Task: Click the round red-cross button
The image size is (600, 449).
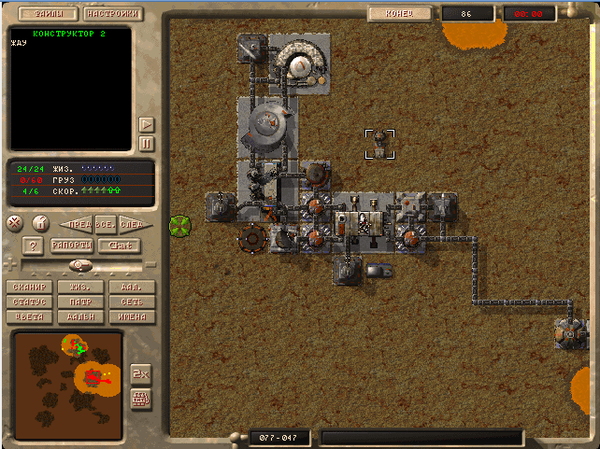Action: 15,222
